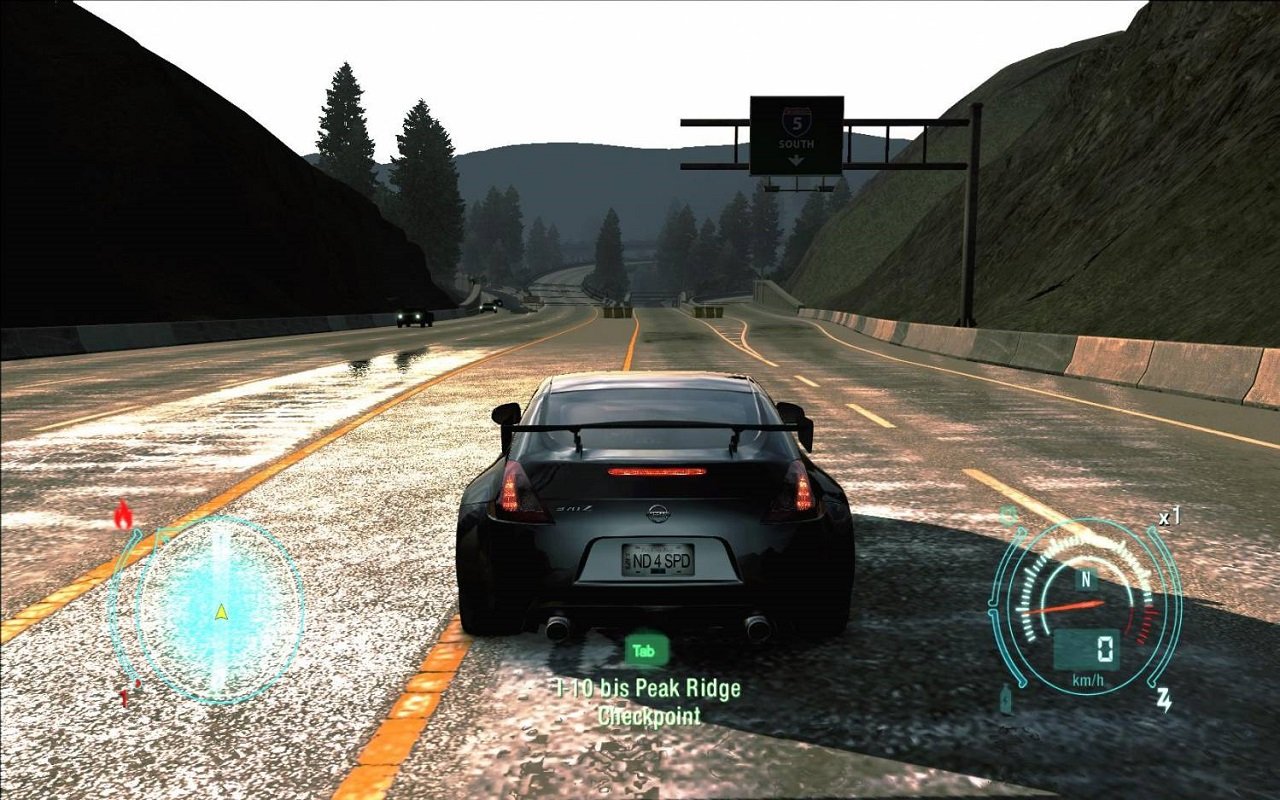1280x800 pixels.
Task: Click the red heat level flame icon
Action: [x=123, y=513]
